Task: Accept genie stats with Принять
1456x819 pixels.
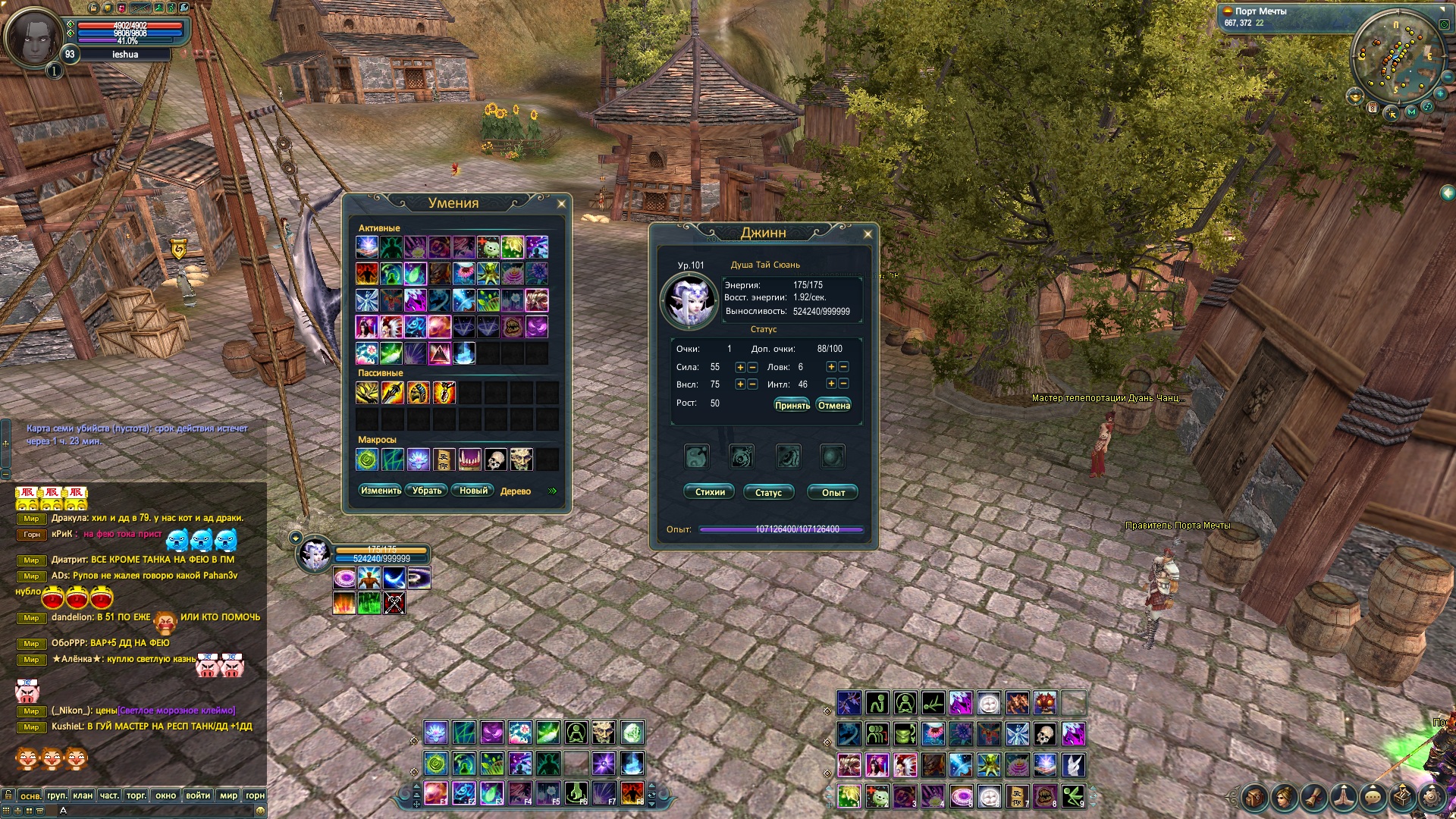Action: coord(792,406)
